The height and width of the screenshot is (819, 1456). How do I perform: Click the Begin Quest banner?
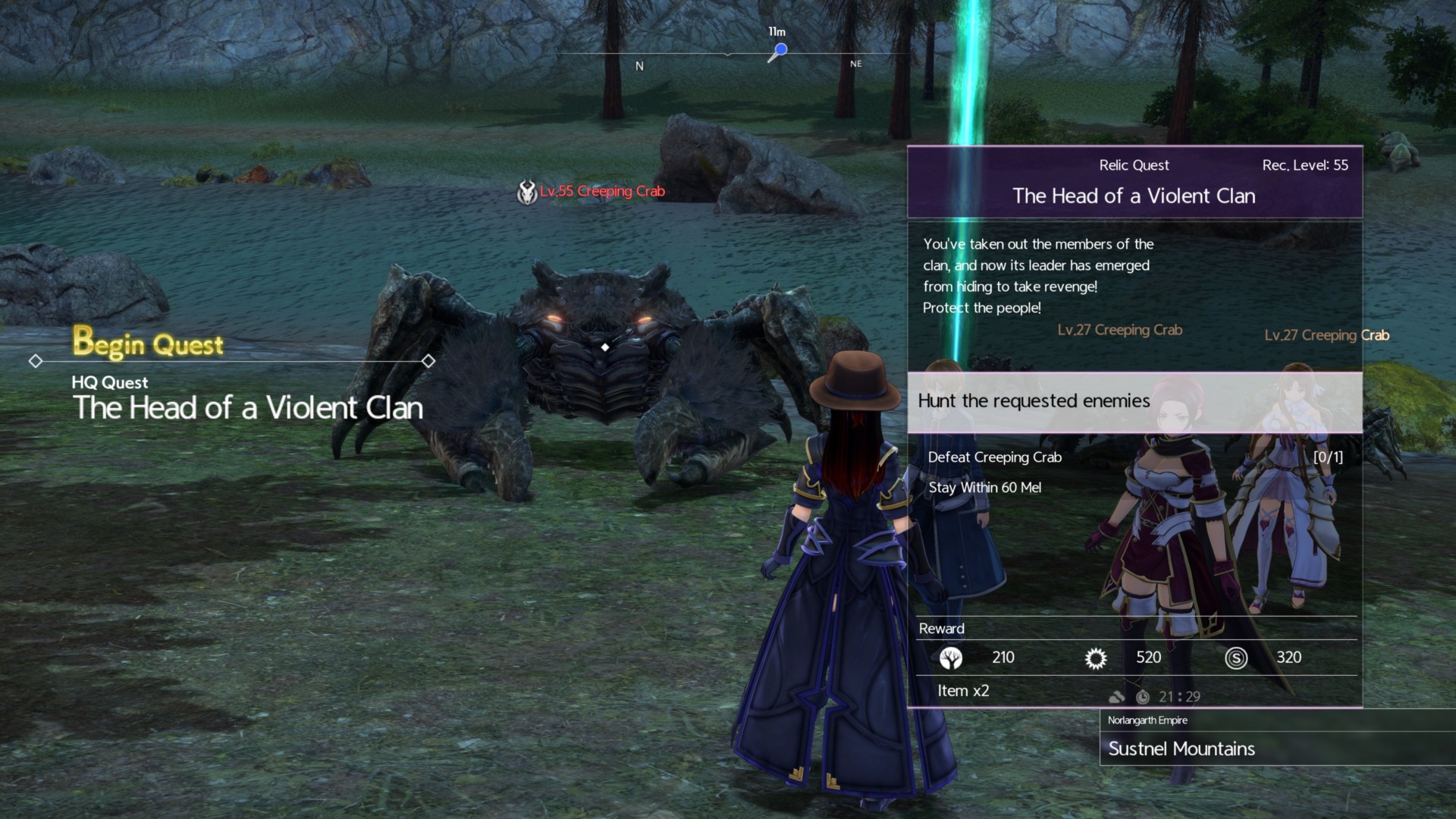point(149,344)
